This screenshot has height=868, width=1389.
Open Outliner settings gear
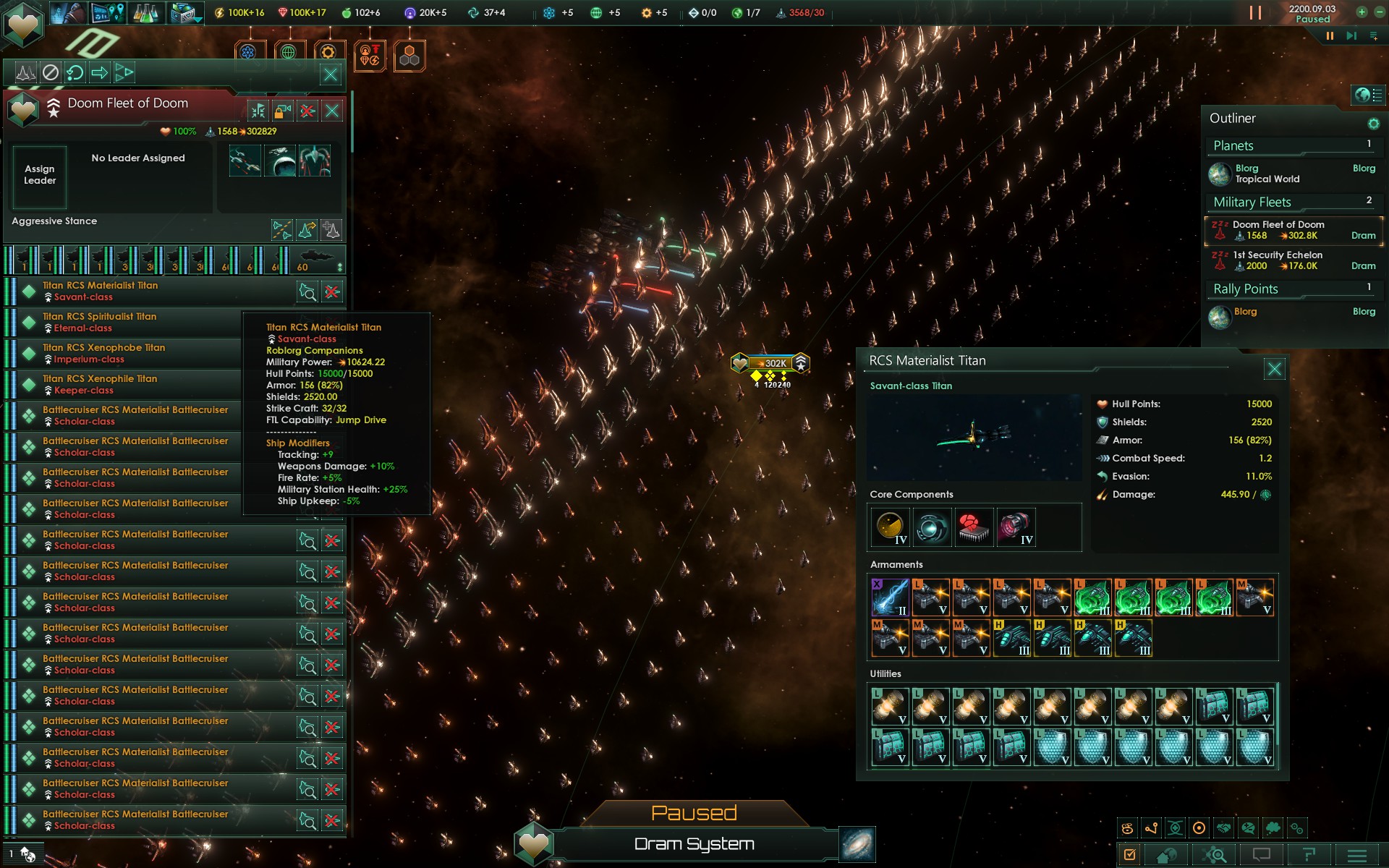(x=1373, y=124)
